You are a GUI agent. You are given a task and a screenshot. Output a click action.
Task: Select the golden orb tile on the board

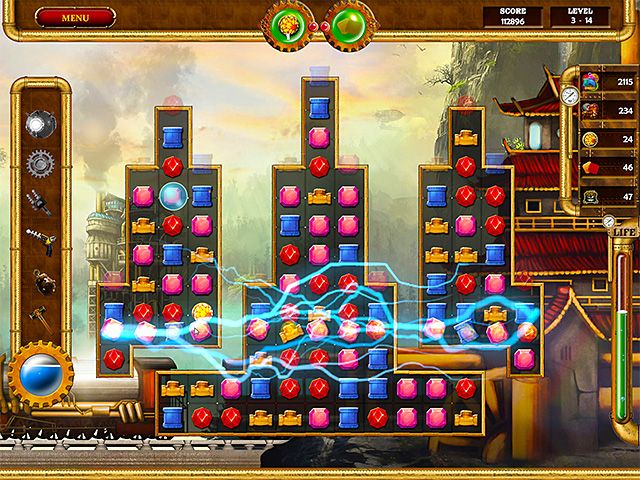pyautogui.click(x=202, y=312)
